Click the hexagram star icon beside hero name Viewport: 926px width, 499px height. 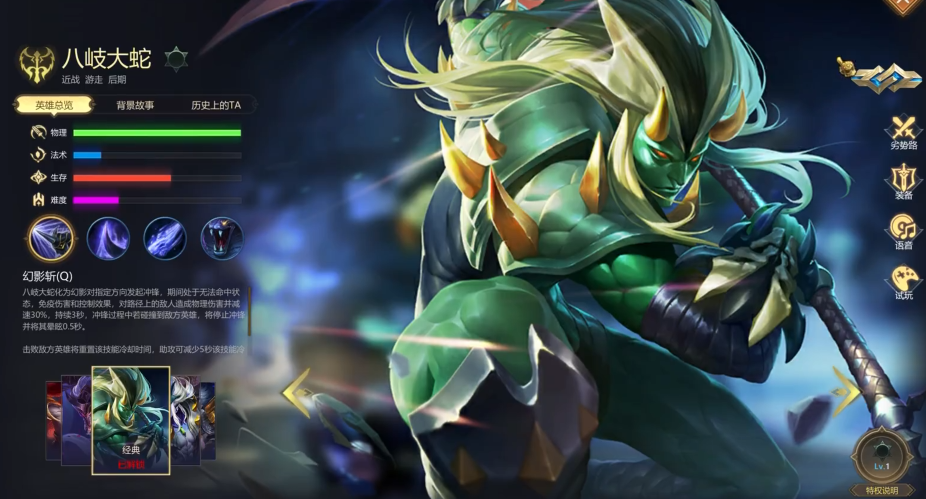point(175,59)
